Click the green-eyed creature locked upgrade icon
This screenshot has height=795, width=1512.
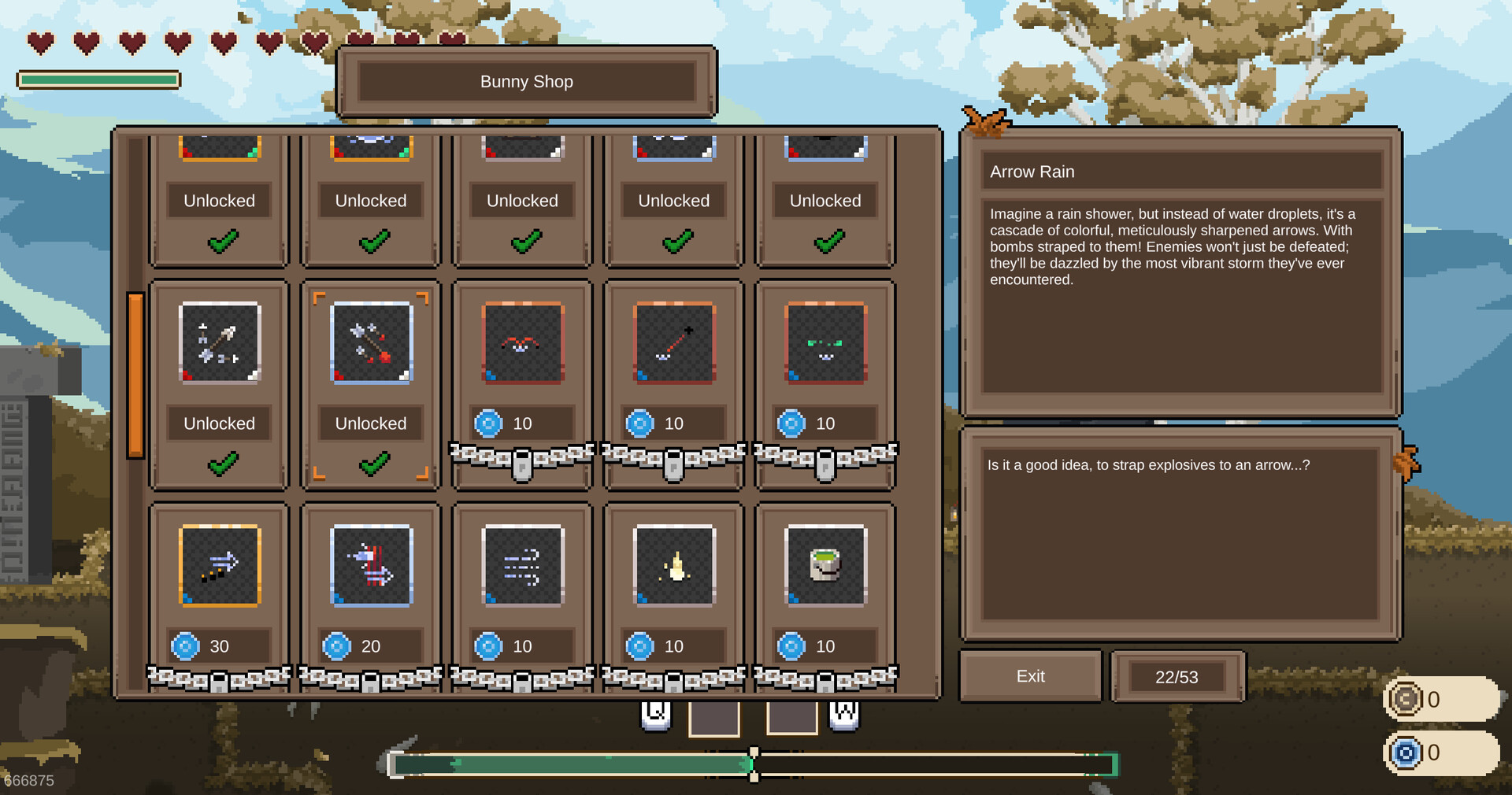(825, 343)
